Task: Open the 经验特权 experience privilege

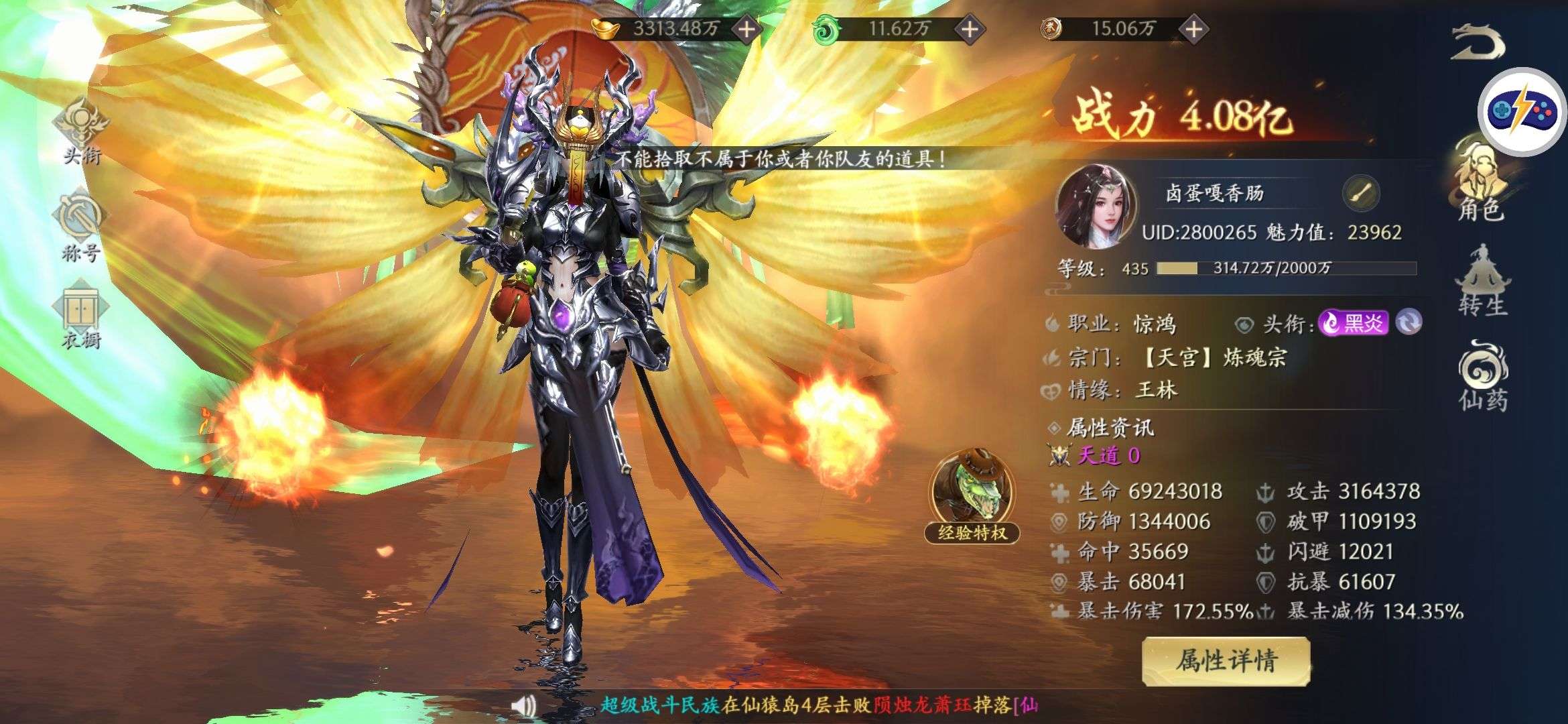Action: 972,497
